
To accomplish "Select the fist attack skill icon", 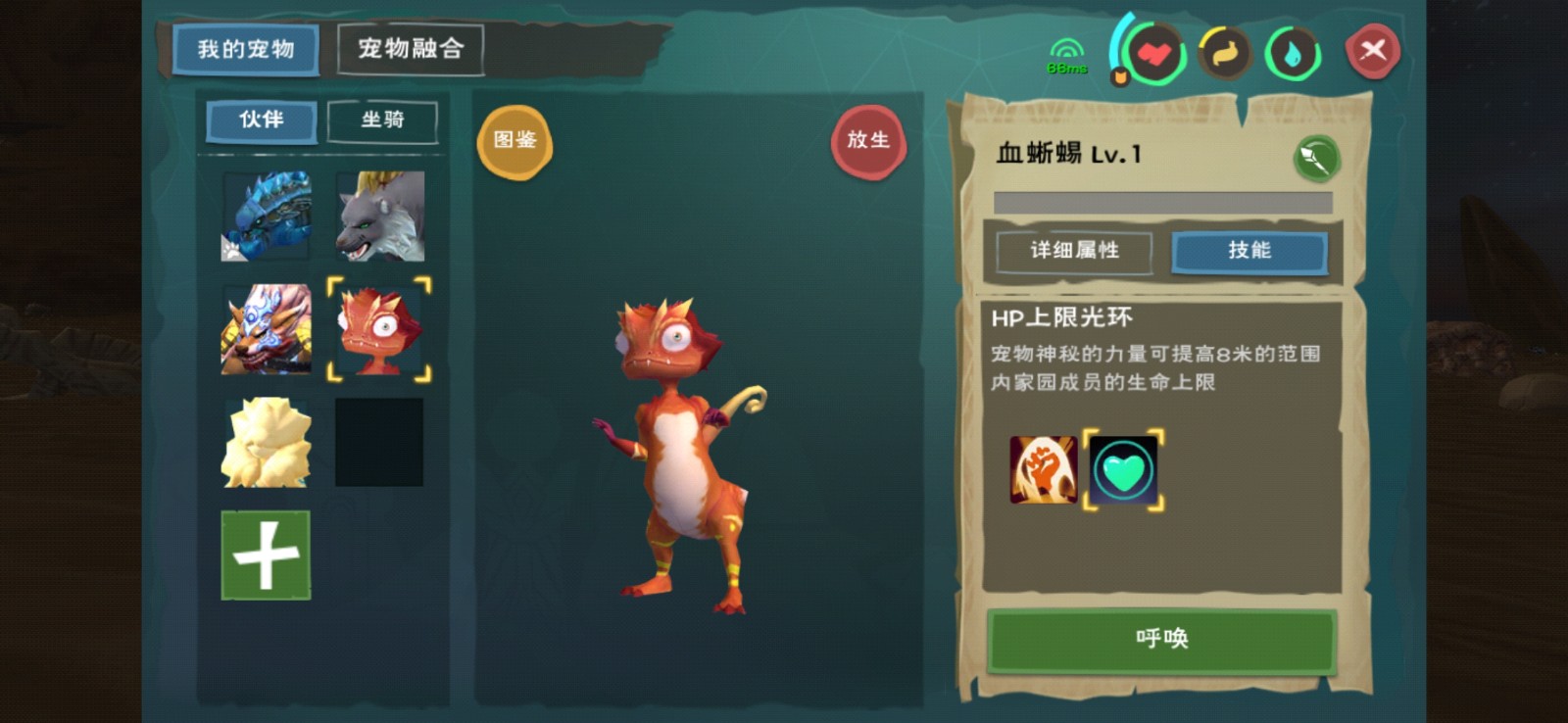I will tap(1043, 469).
